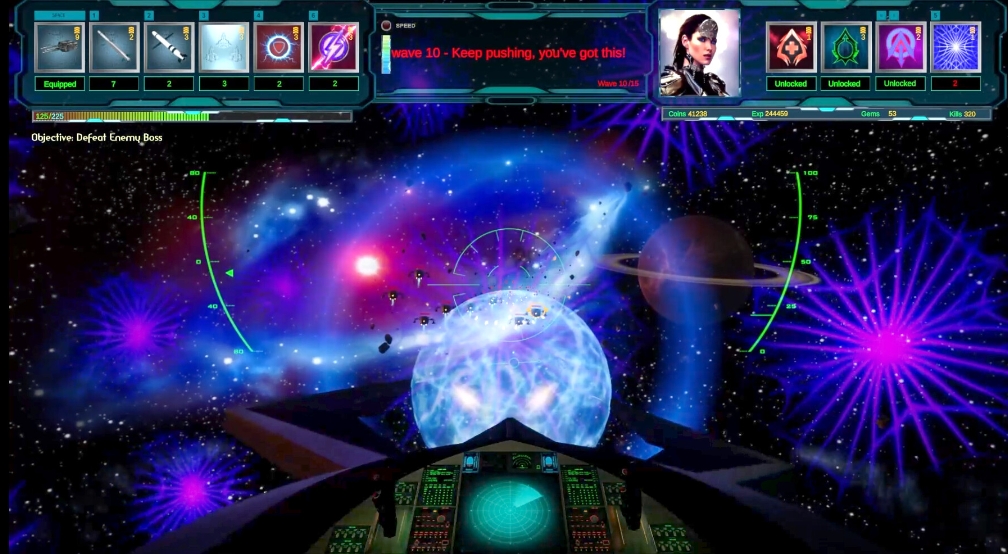1008x554 pixels.
Task: Toggle the red Speed indicator button
Action: point(387,25)
